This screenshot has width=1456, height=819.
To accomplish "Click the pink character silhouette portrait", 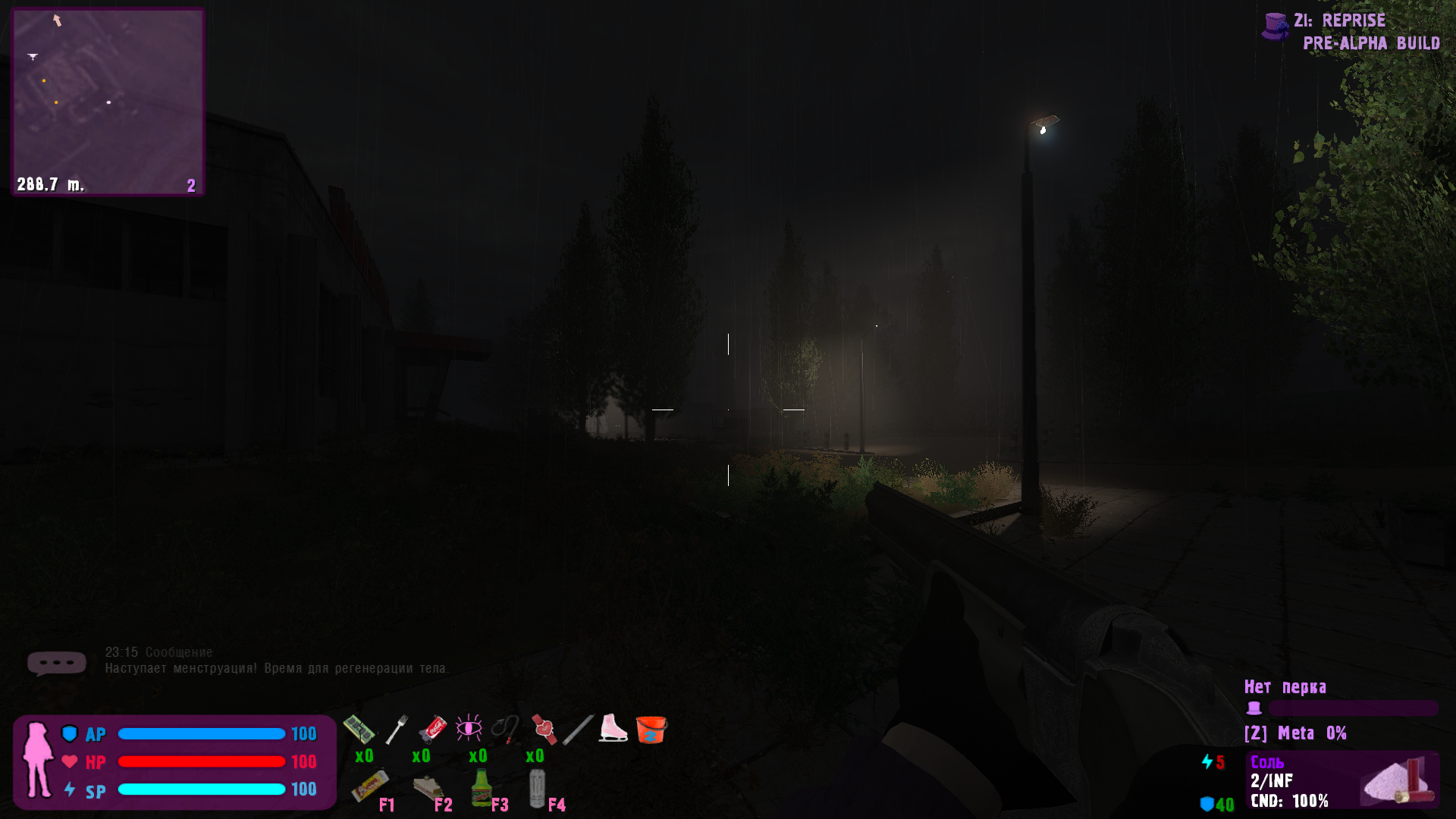I will (37, 760).
